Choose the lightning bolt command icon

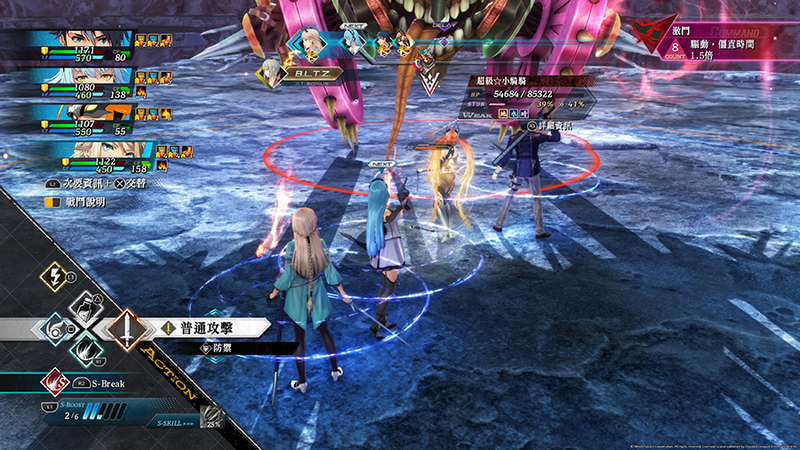[54, 277]
